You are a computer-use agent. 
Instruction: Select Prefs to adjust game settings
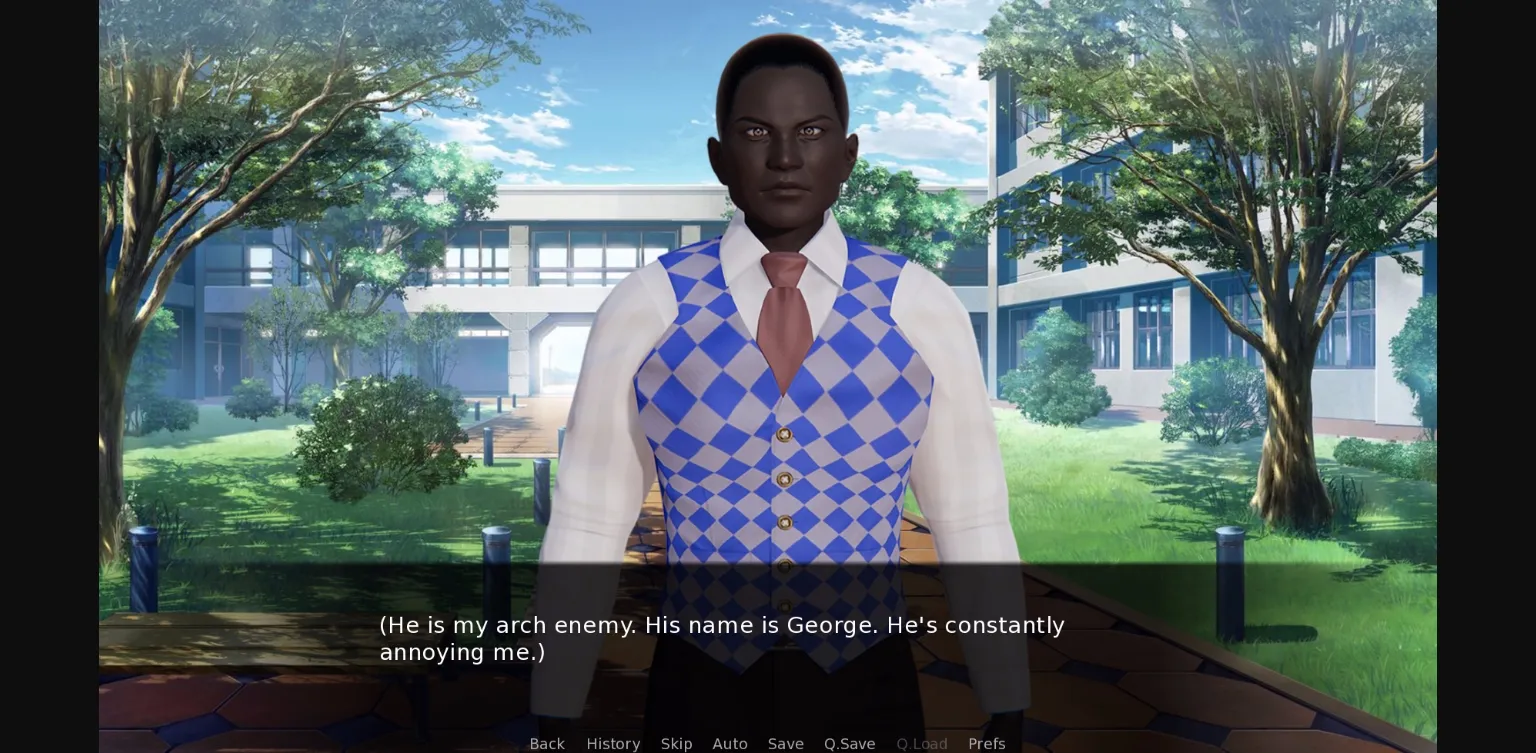[x=987, y=744]
